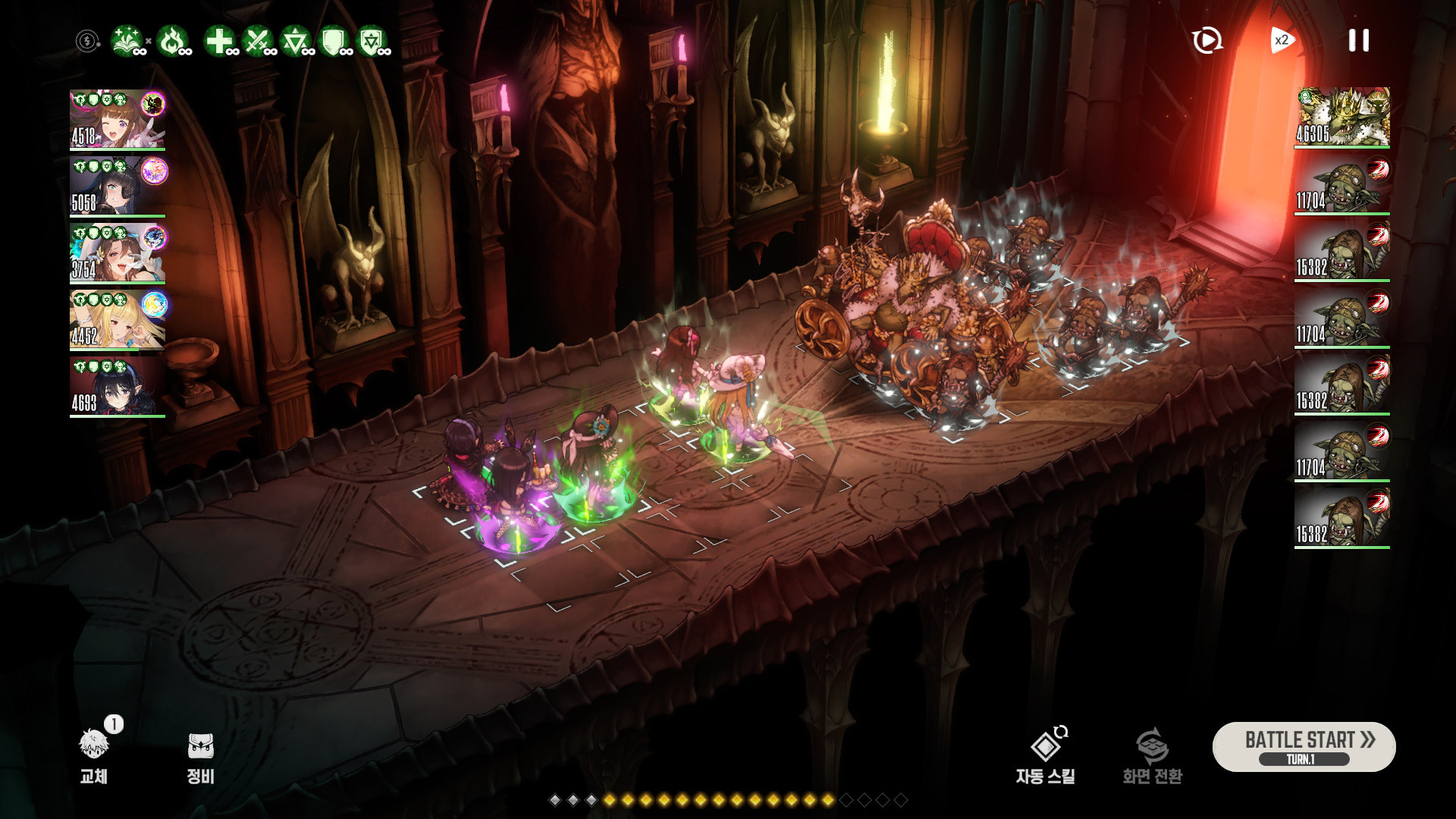Pause the game
Viewport: 1456px width, 819px height.
pos(1358,40)
